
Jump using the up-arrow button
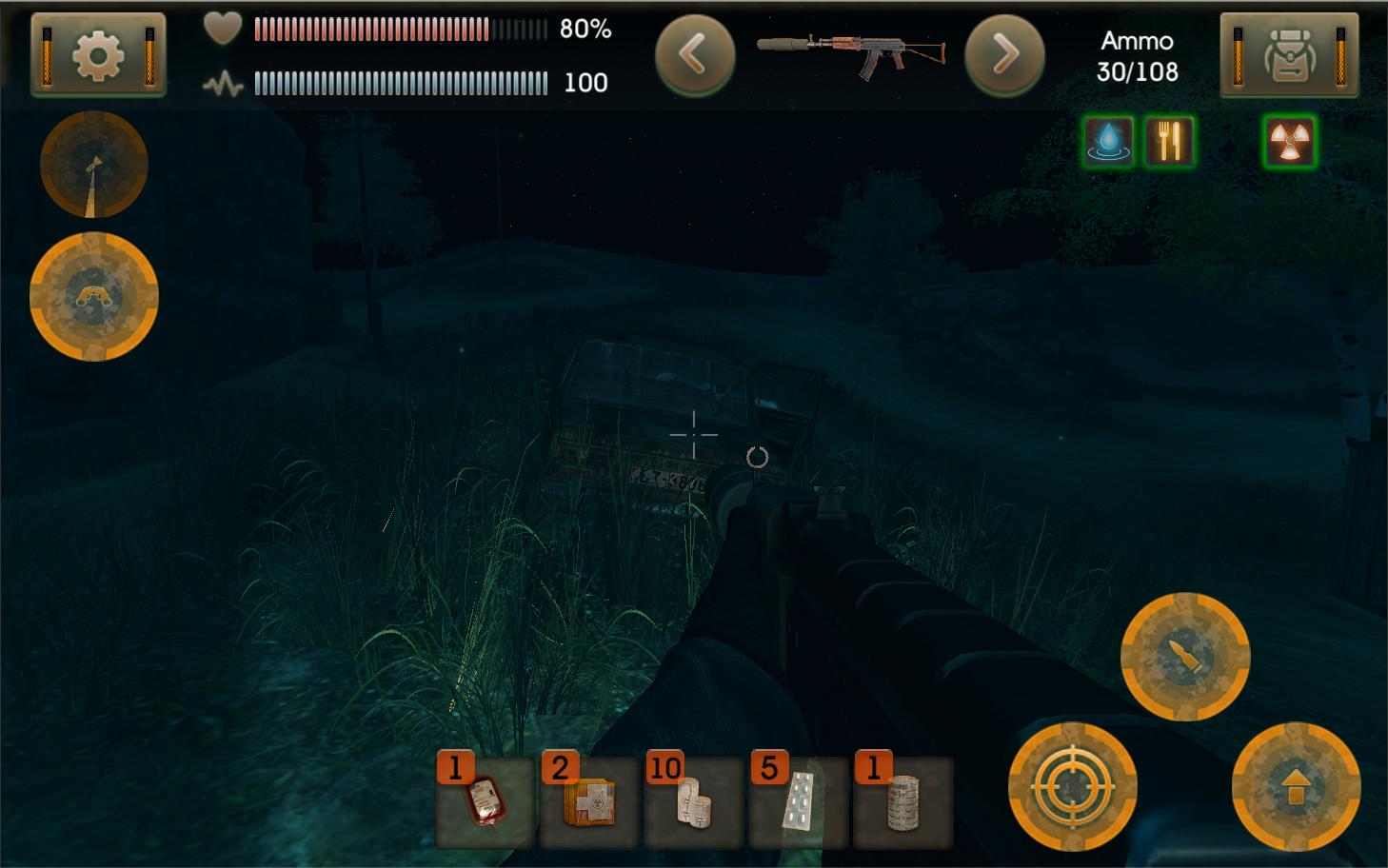click(1297, 787)
